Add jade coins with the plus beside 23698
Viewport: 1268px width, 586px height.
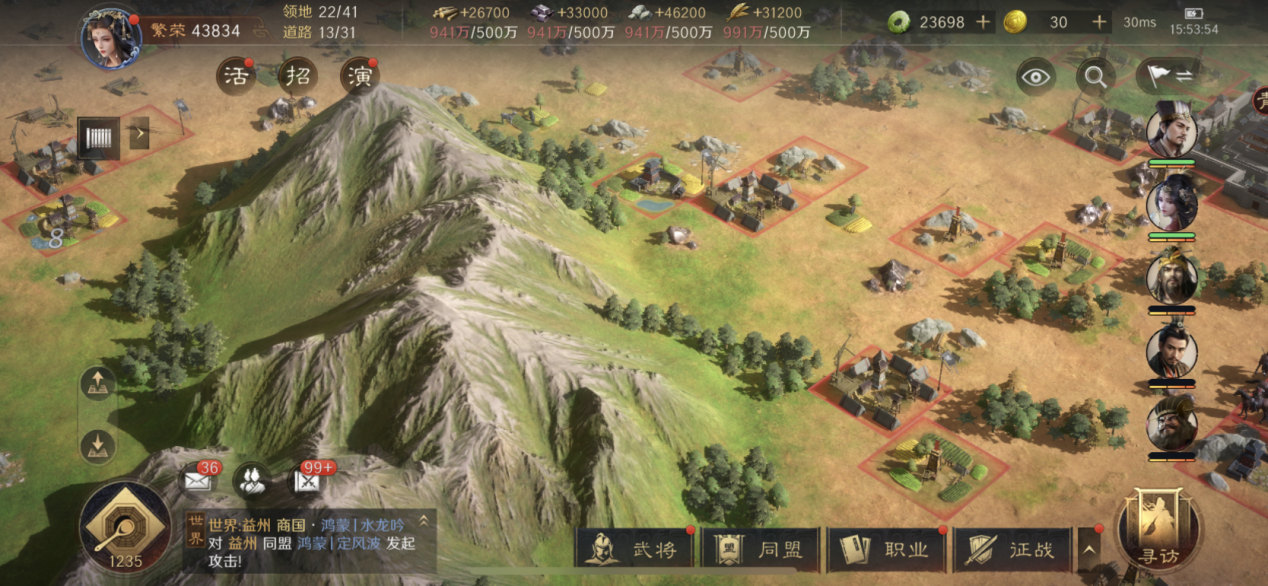[983, 22]
